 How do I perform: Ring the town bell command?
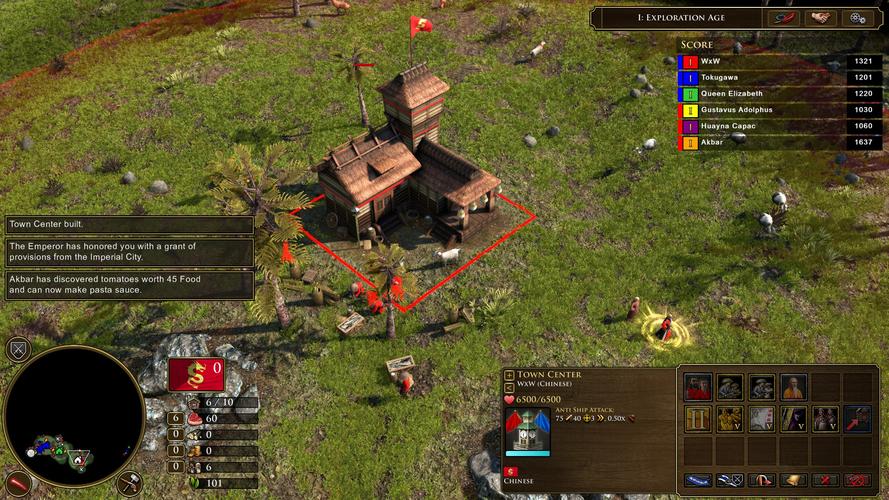793,481
